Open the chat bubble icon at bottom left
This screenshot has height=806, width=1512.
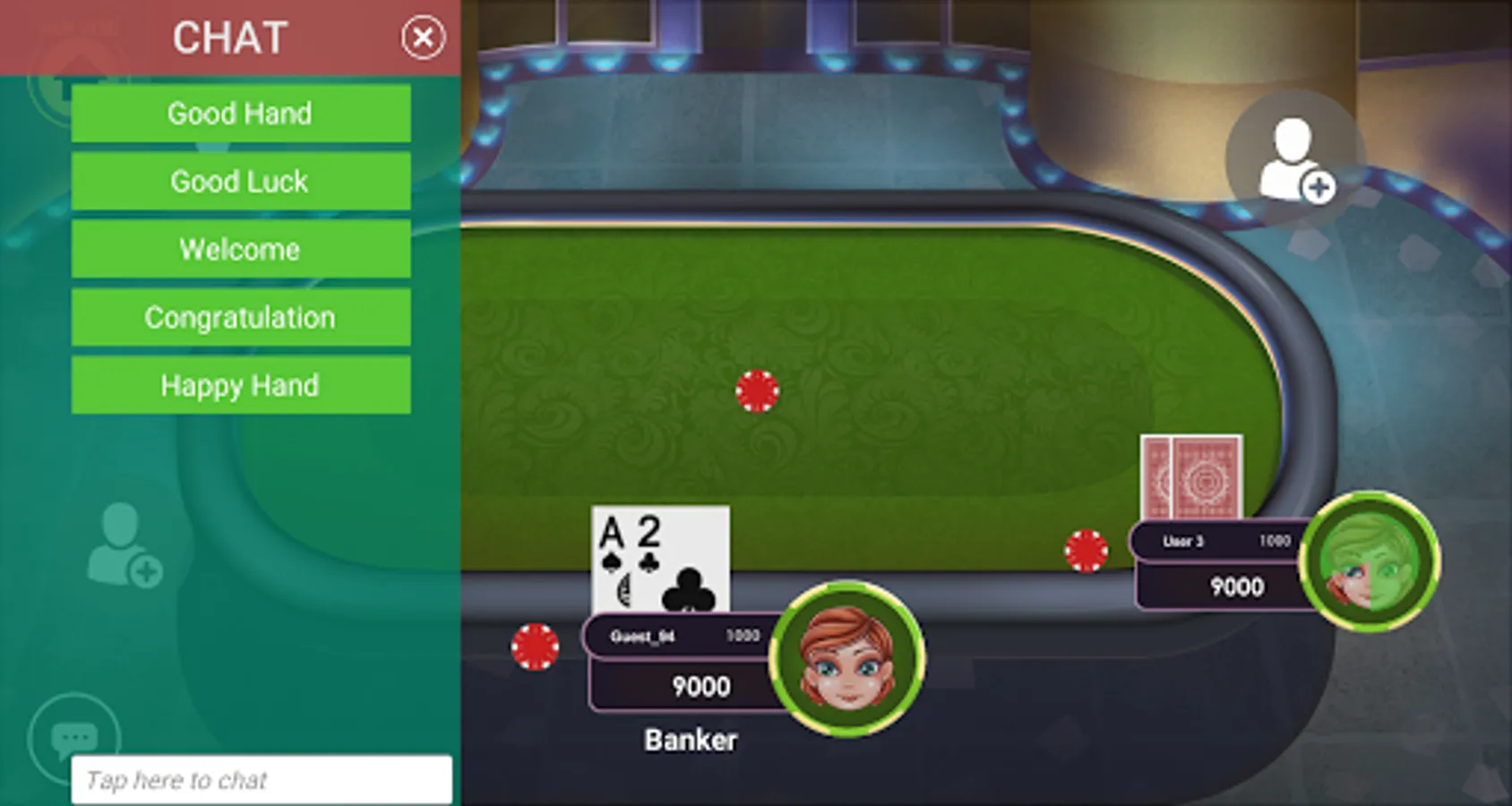pos(74,736)
